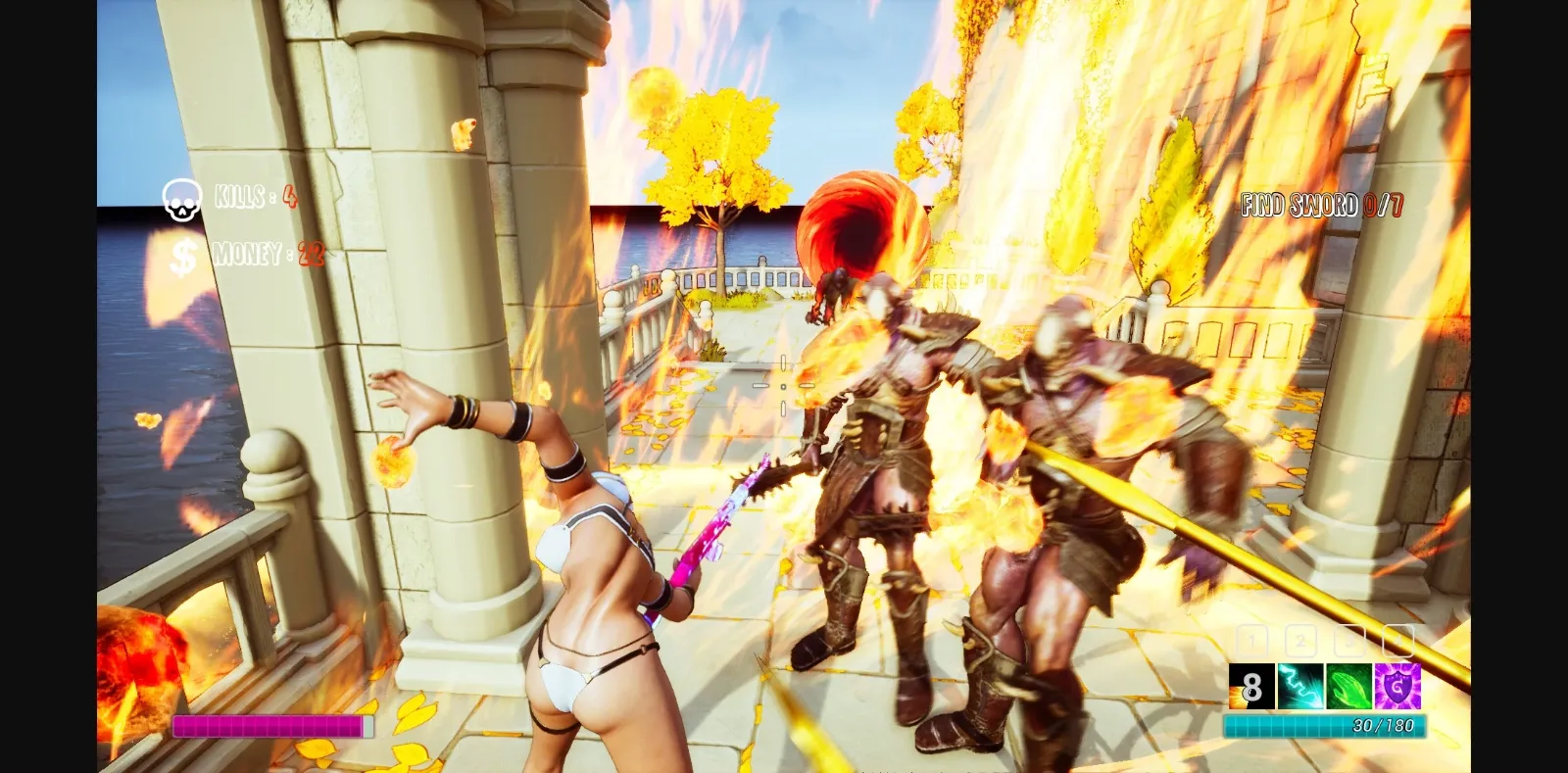Select the fireball ability with 8 charges
The image size is (1568, 773).
pyautogui.click(x=1252, y=686)
